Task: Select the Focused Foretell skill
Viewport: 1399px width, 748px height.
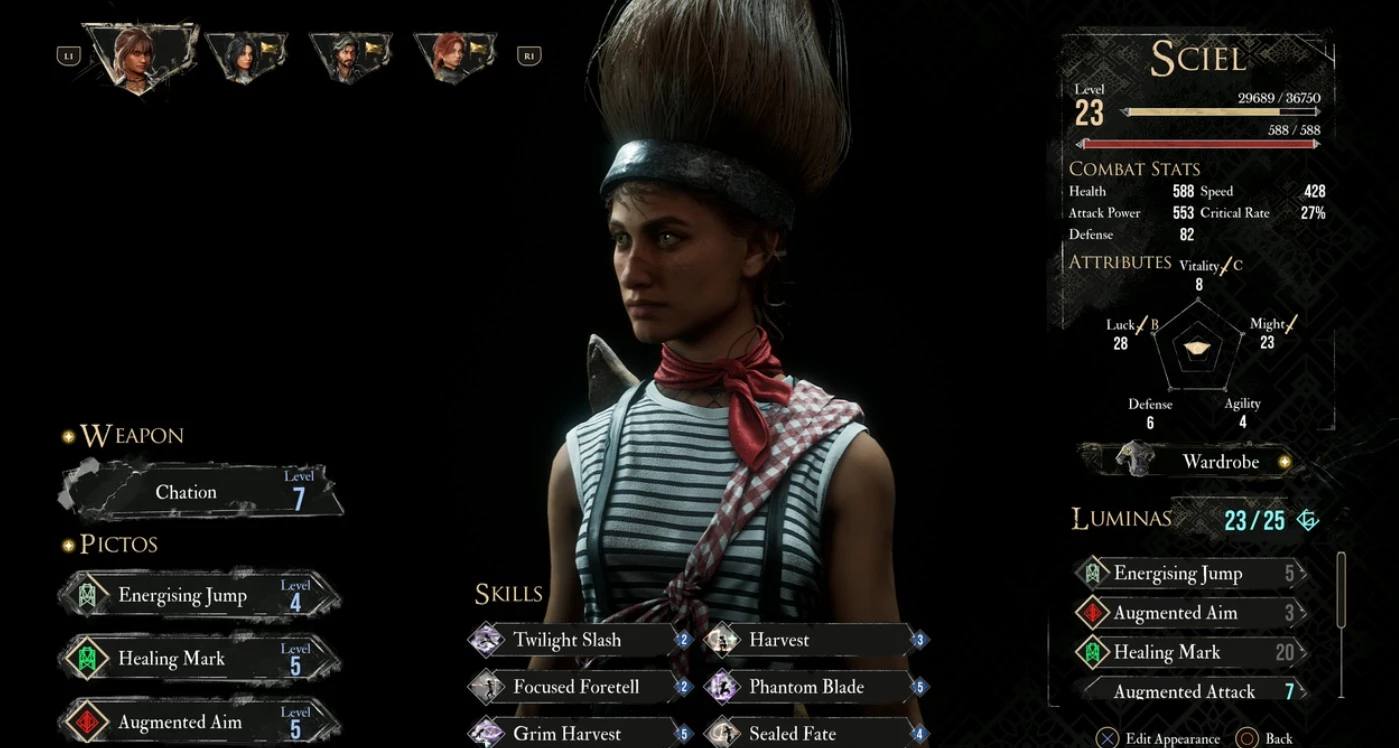Action: click(x=580, y=687)
